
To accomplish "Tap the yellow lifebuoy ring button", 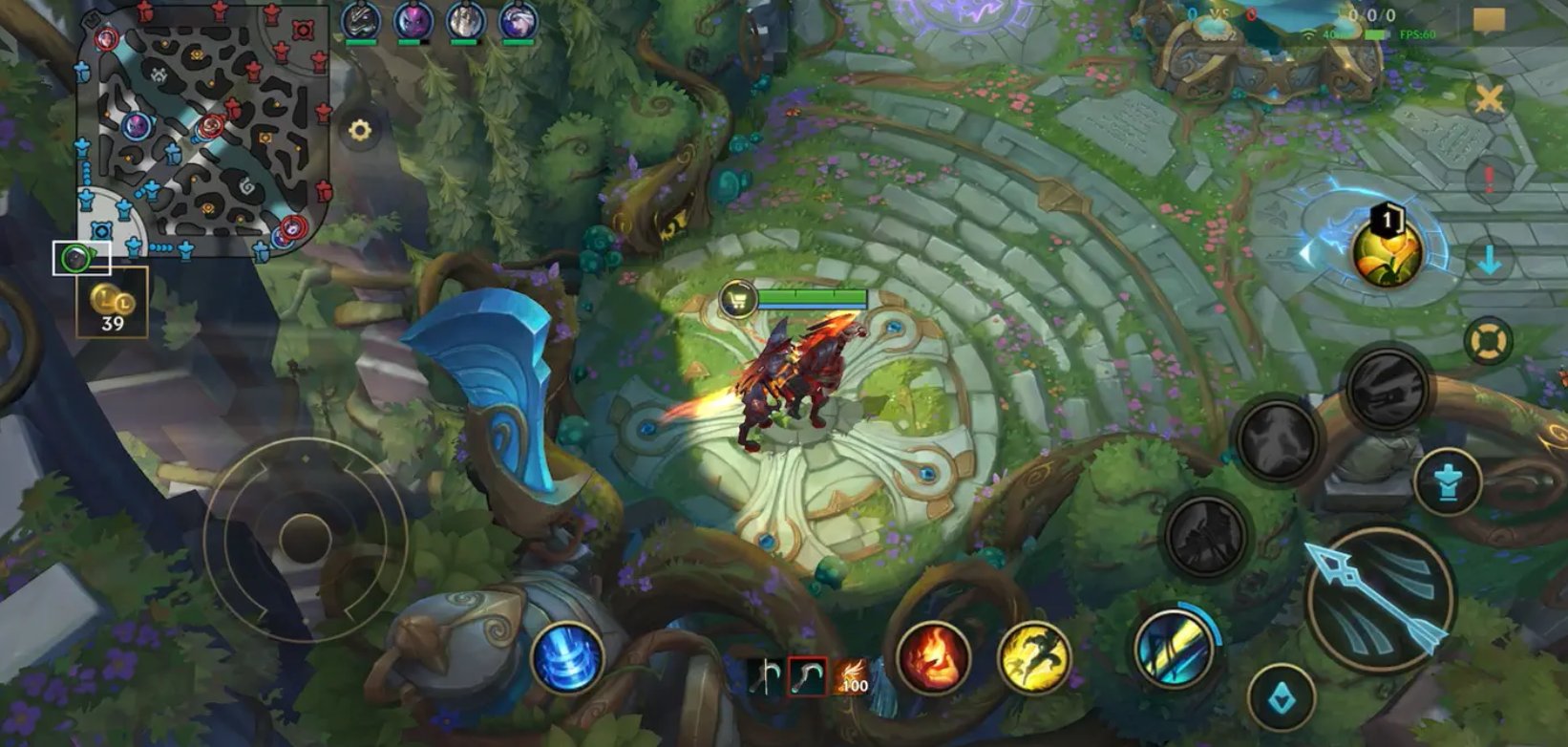I will point(1487,341).
